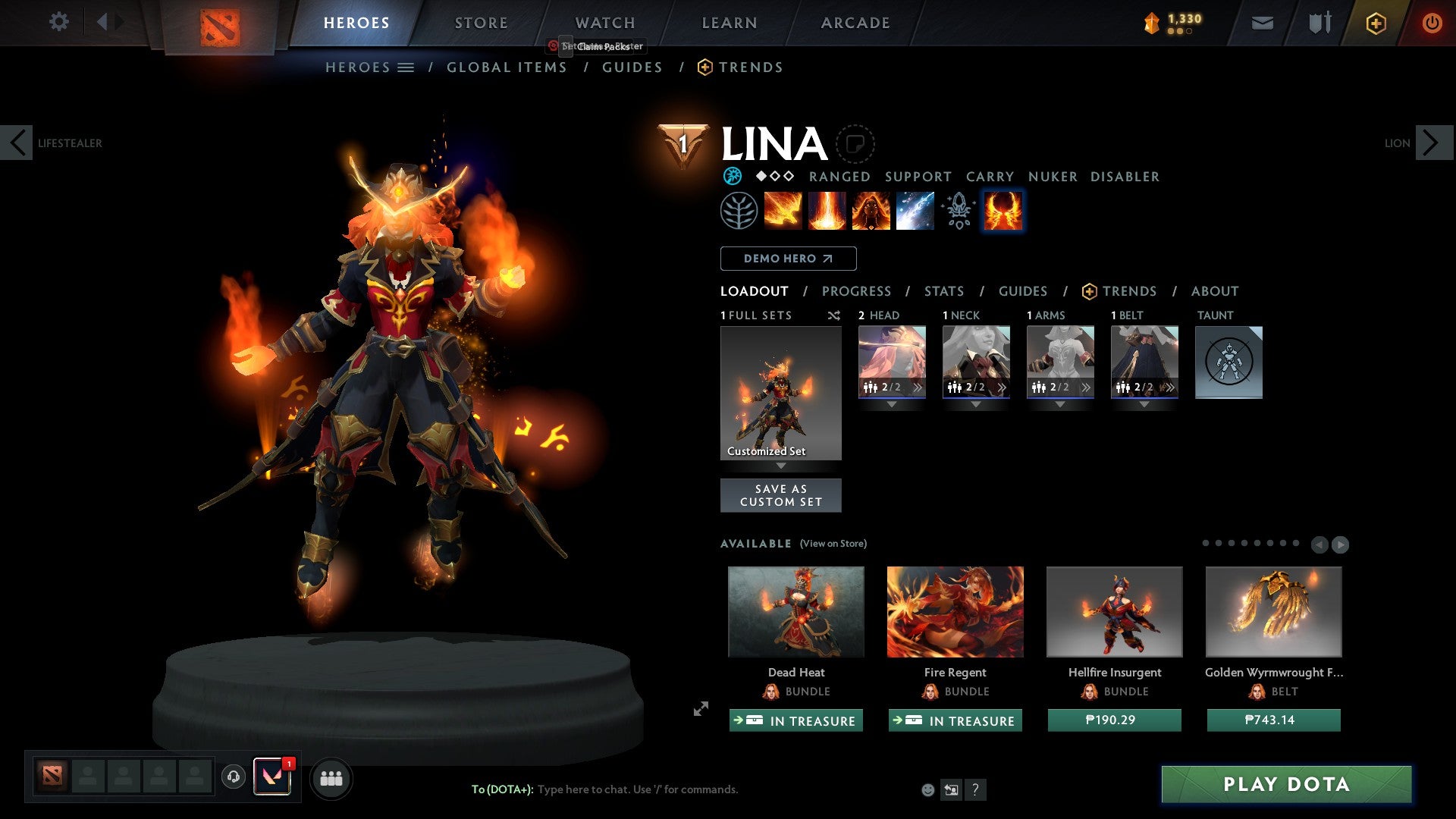Select the Dragon Slave ability icon
This screenshot has height=819, width=1456.
tap(783, 210)
